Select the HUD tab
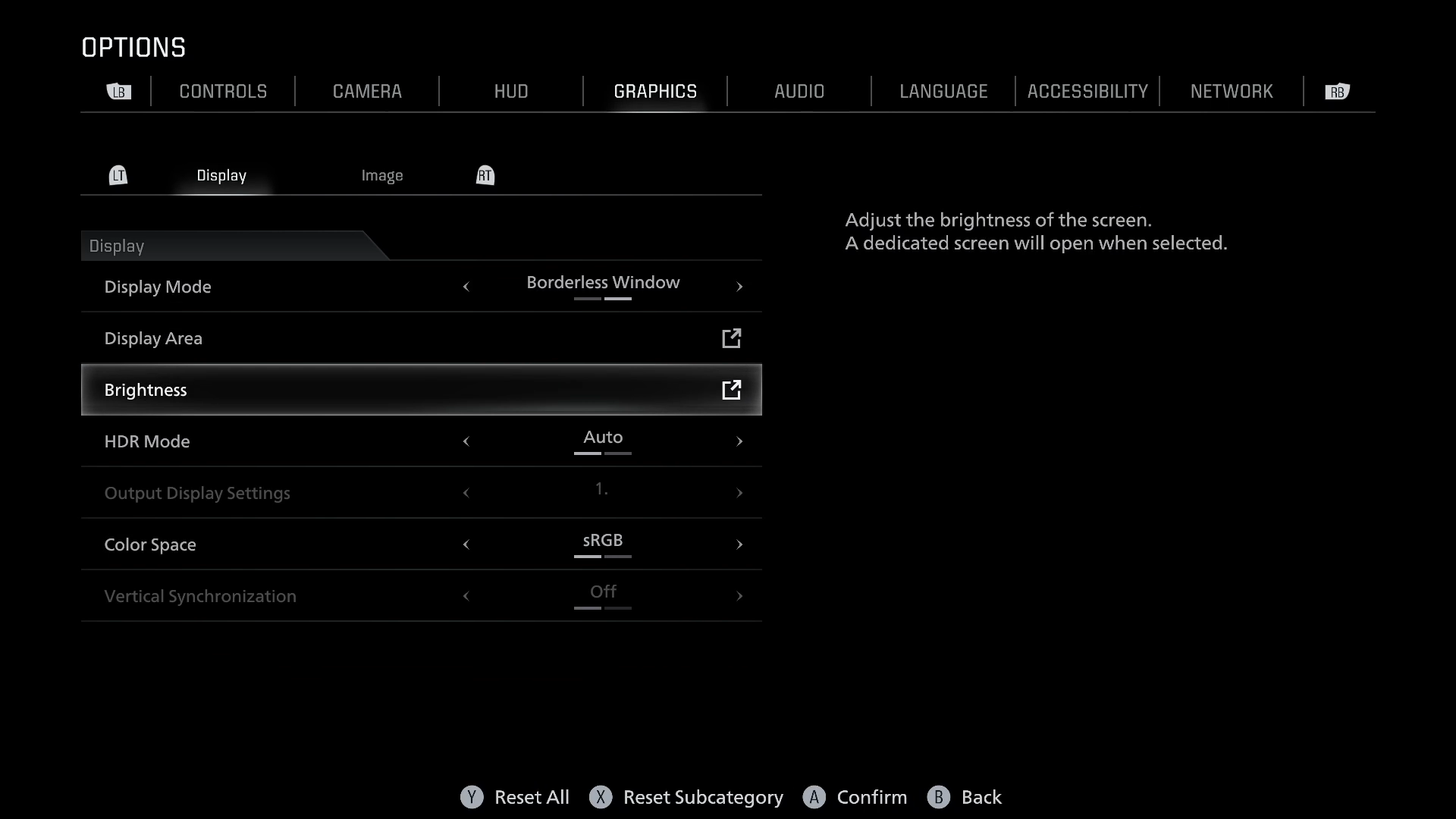This screenshot has height=819, width=1456. tap(511, 92)
